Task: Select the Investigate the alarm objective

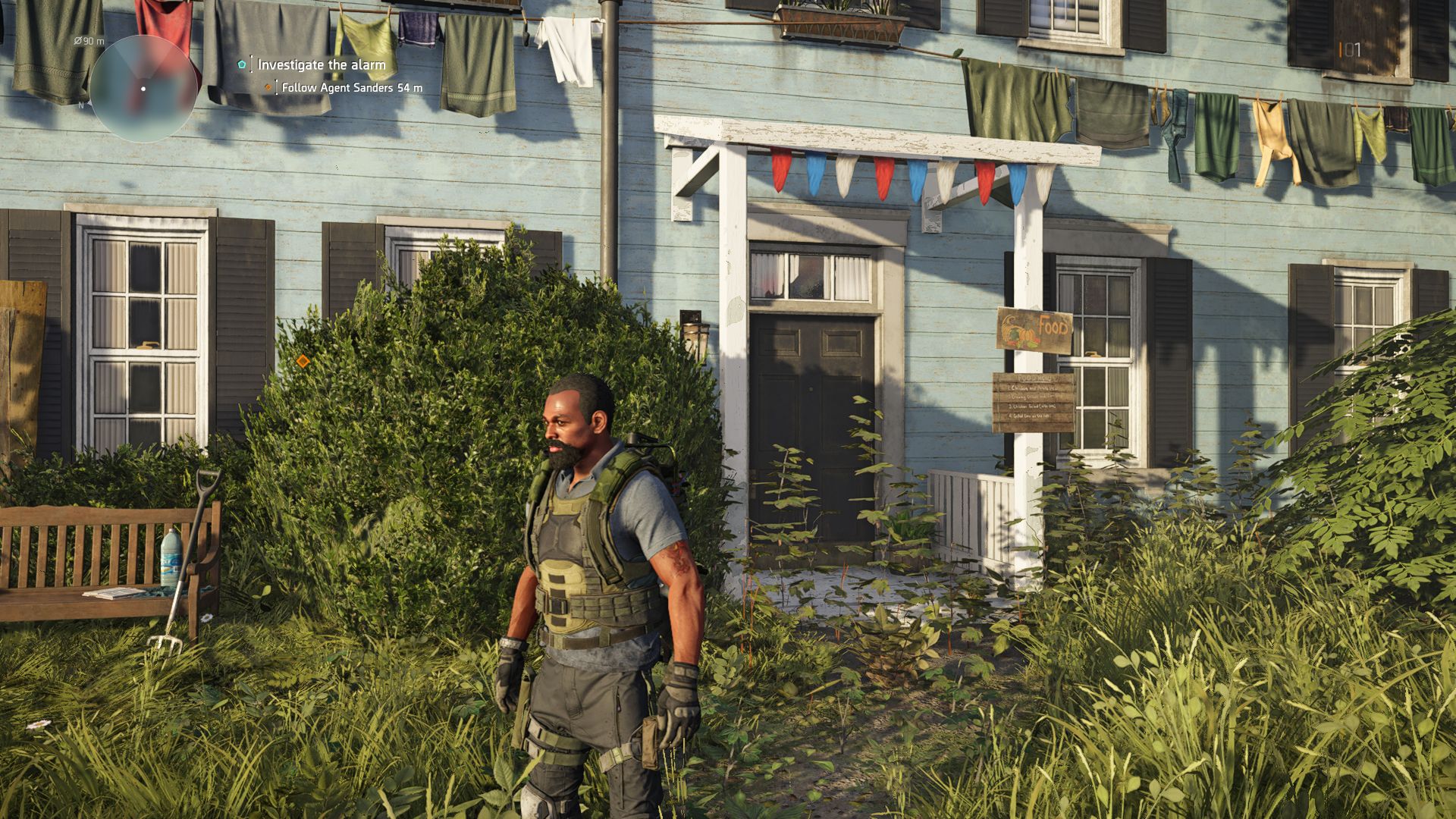Action: click(321, 65)
